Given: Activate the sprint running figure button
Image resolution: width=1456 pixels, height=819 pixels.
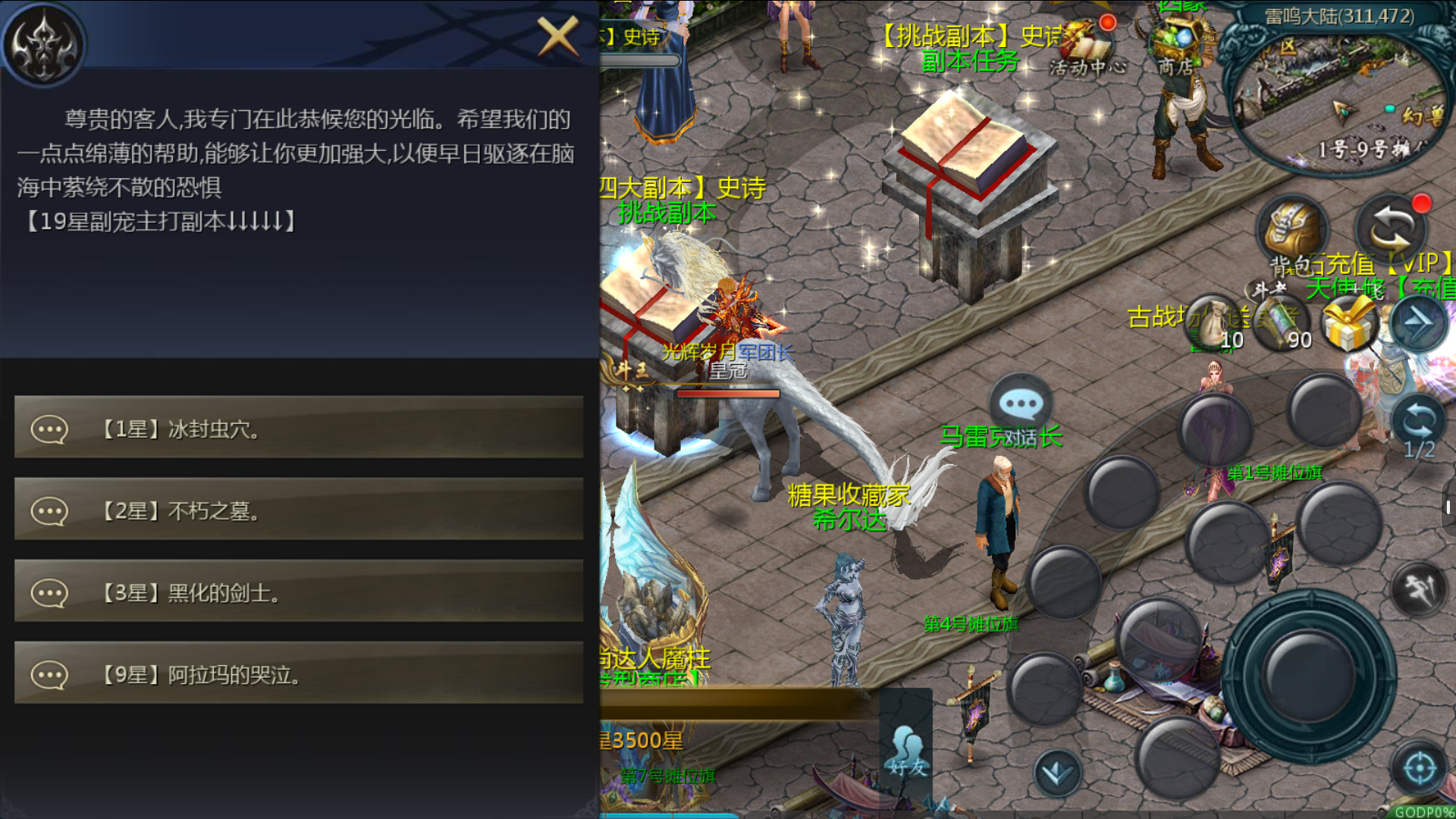Looking at the screenshot, I should (x=1419, y=588).
